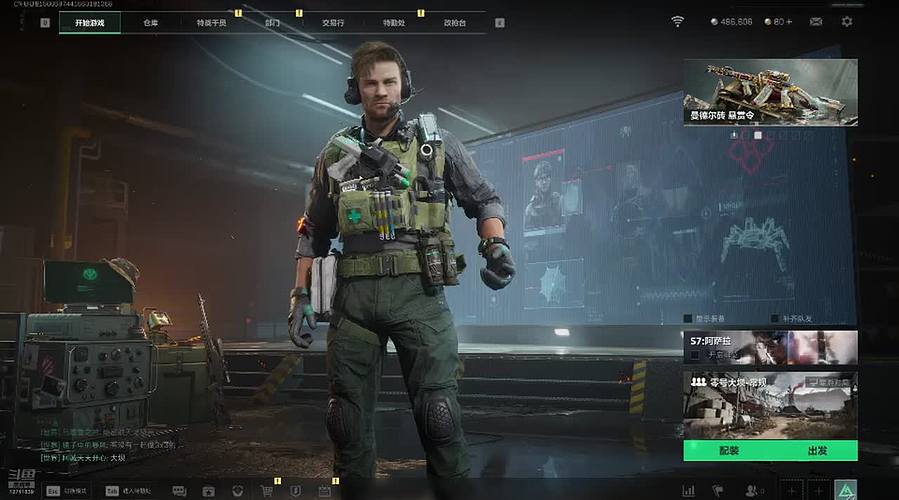Open the chat bubble icon
The width and height of the screenshot is (899, 500).
click(179, 491)
